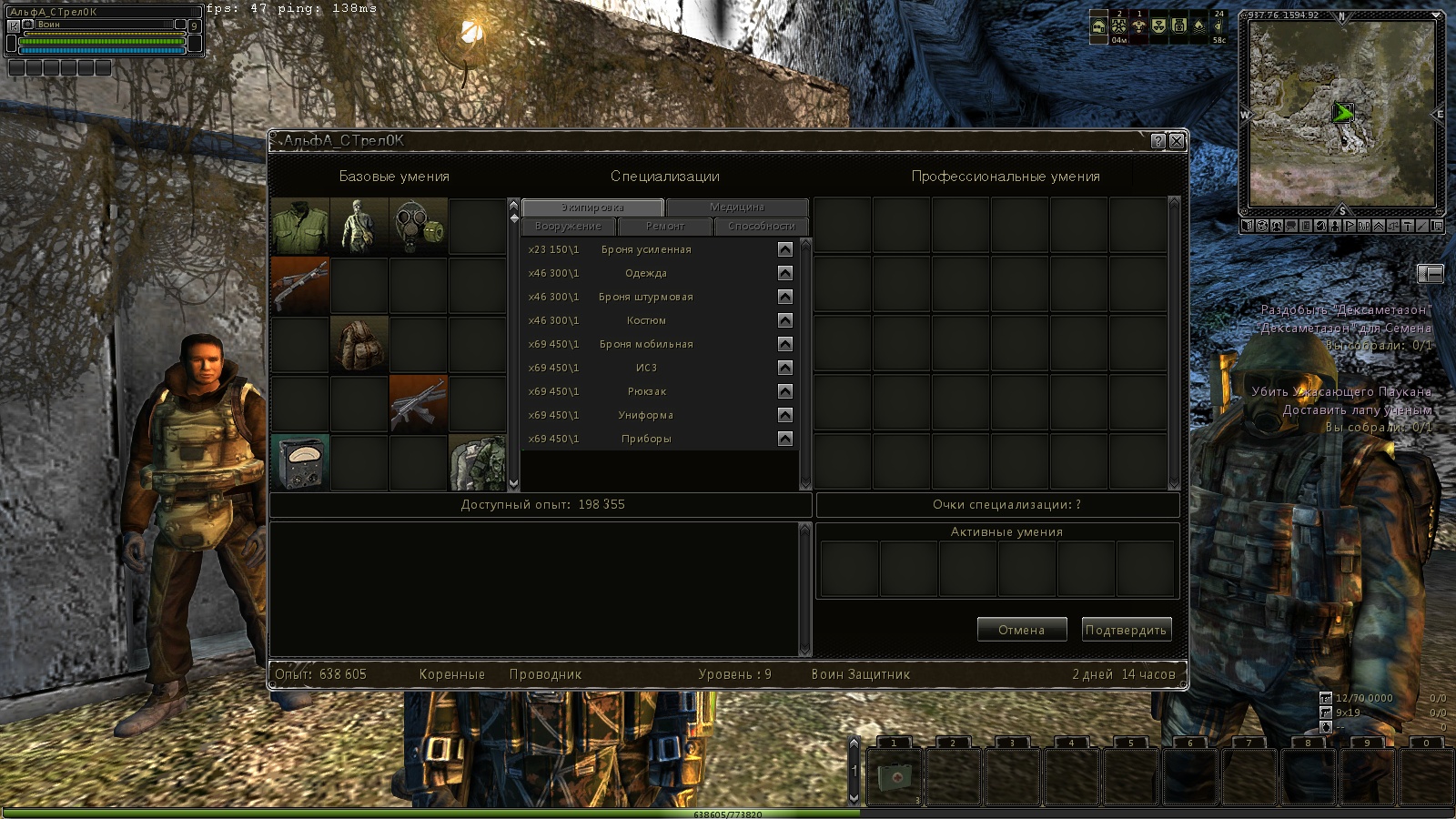Select the shotgun base skill icon

tap(300, 285)
